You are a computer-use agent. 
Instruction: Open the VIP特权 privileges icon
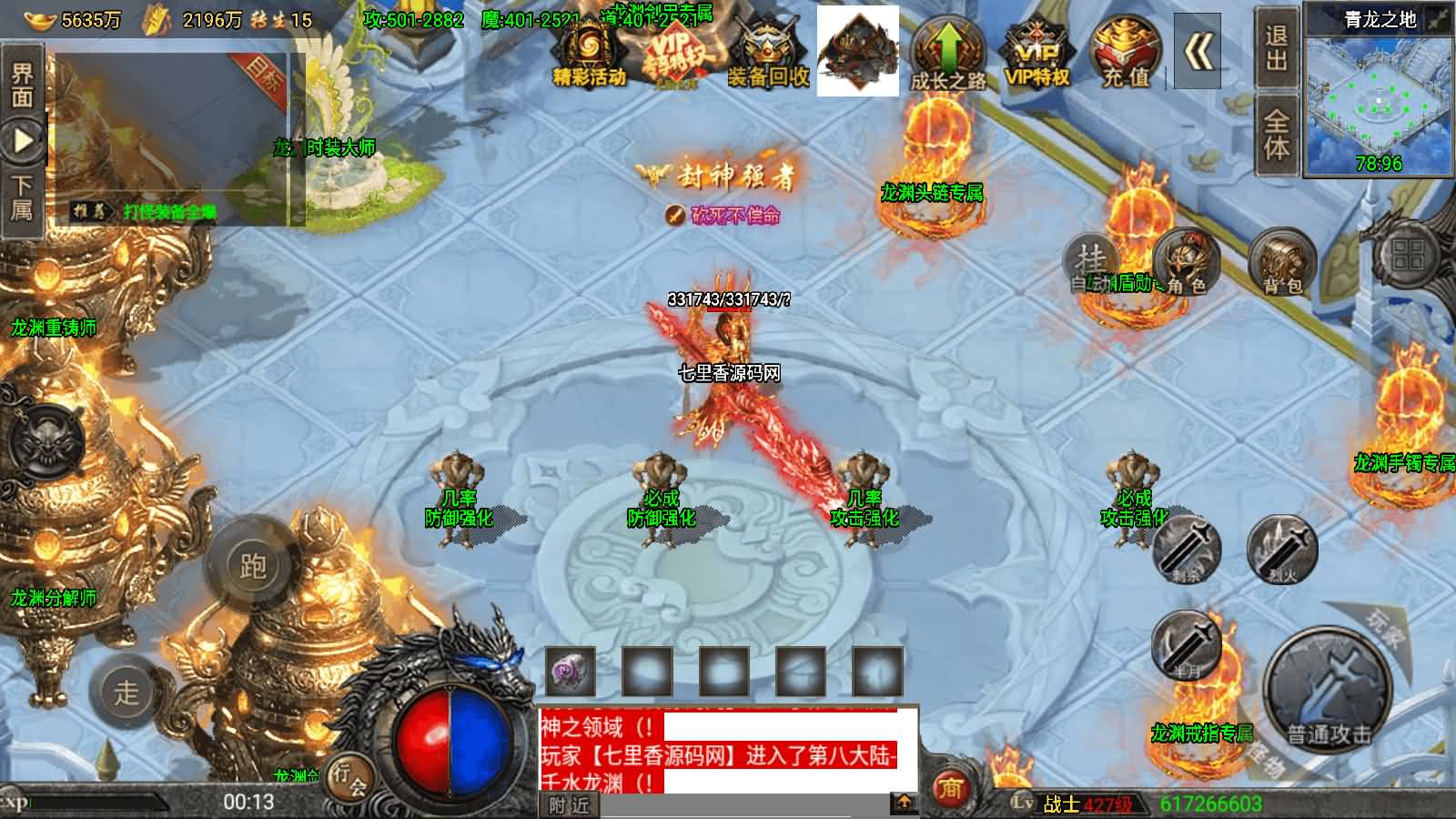1036,53
